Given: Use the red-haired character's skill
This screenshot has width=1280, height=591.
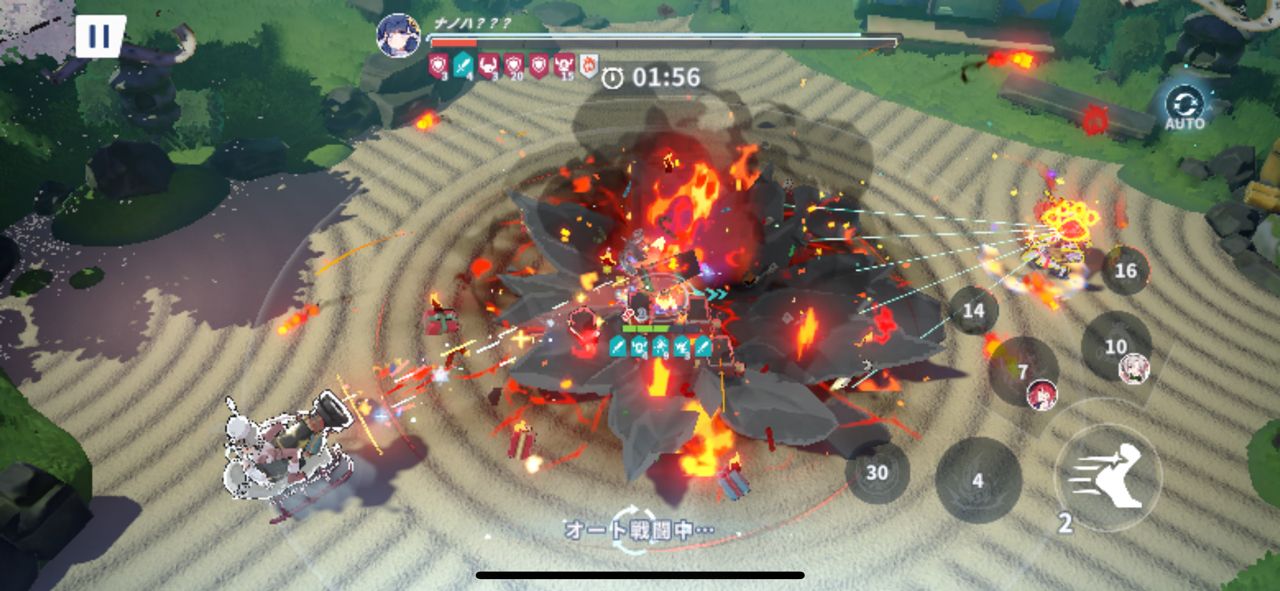Looking at the screenshot, I should coord(1023,372).
